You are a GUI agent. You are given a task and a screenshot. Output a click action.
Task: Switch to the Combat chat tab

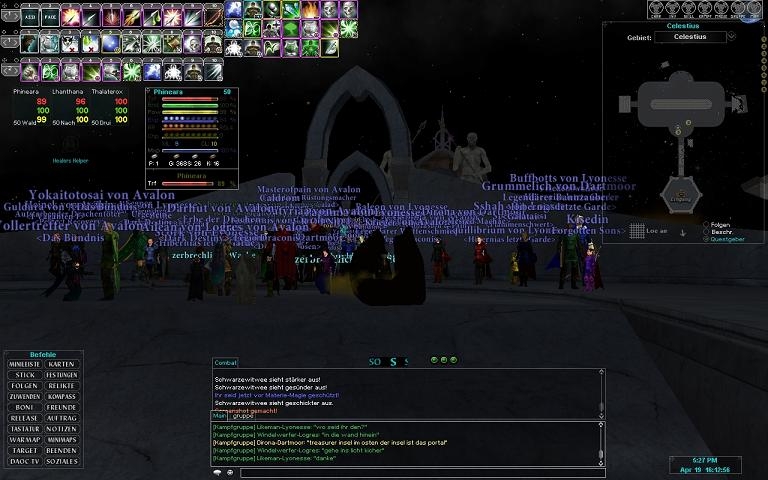[226, 362]
